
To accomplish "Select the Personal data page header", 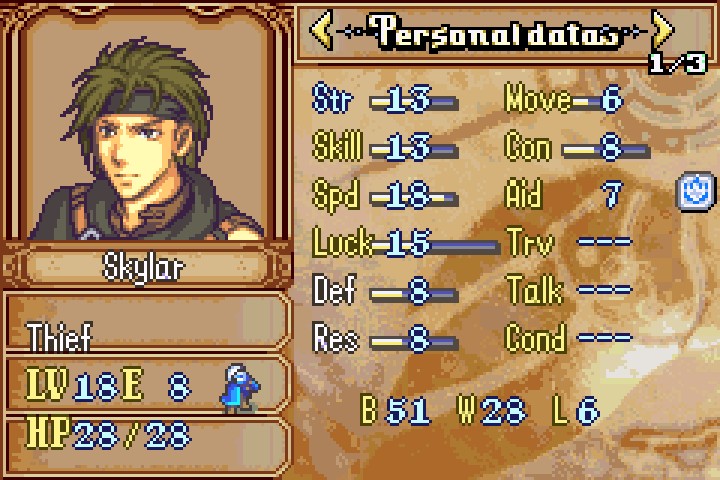I will pyautogui.click(x=492, y=32).
